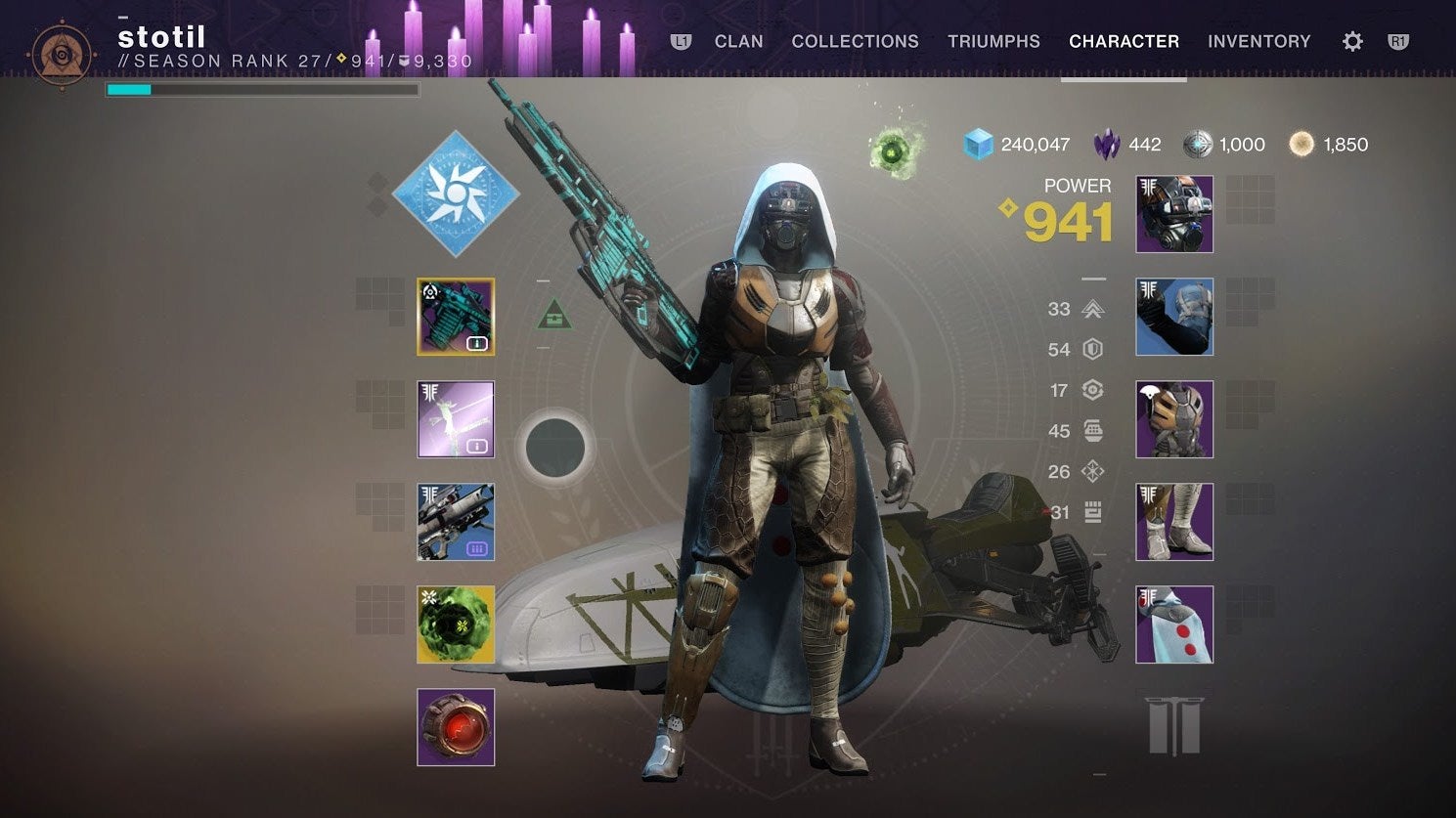This screenshot has width=1456, height=818.
Task: Select the green Ghost shell slot
Action: click(456, 624)
